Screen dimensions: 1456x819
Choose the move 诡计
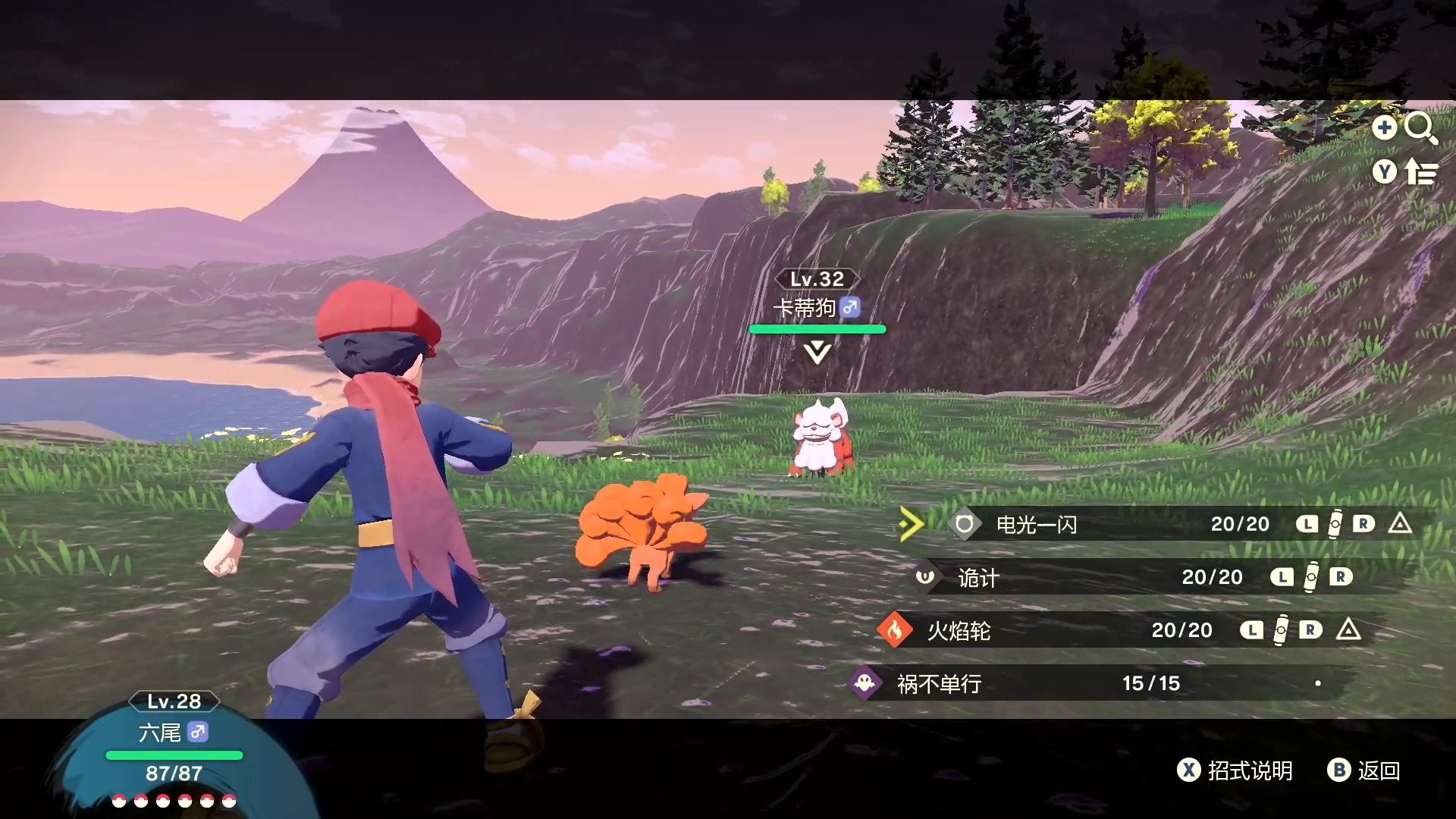coord(978,578)
